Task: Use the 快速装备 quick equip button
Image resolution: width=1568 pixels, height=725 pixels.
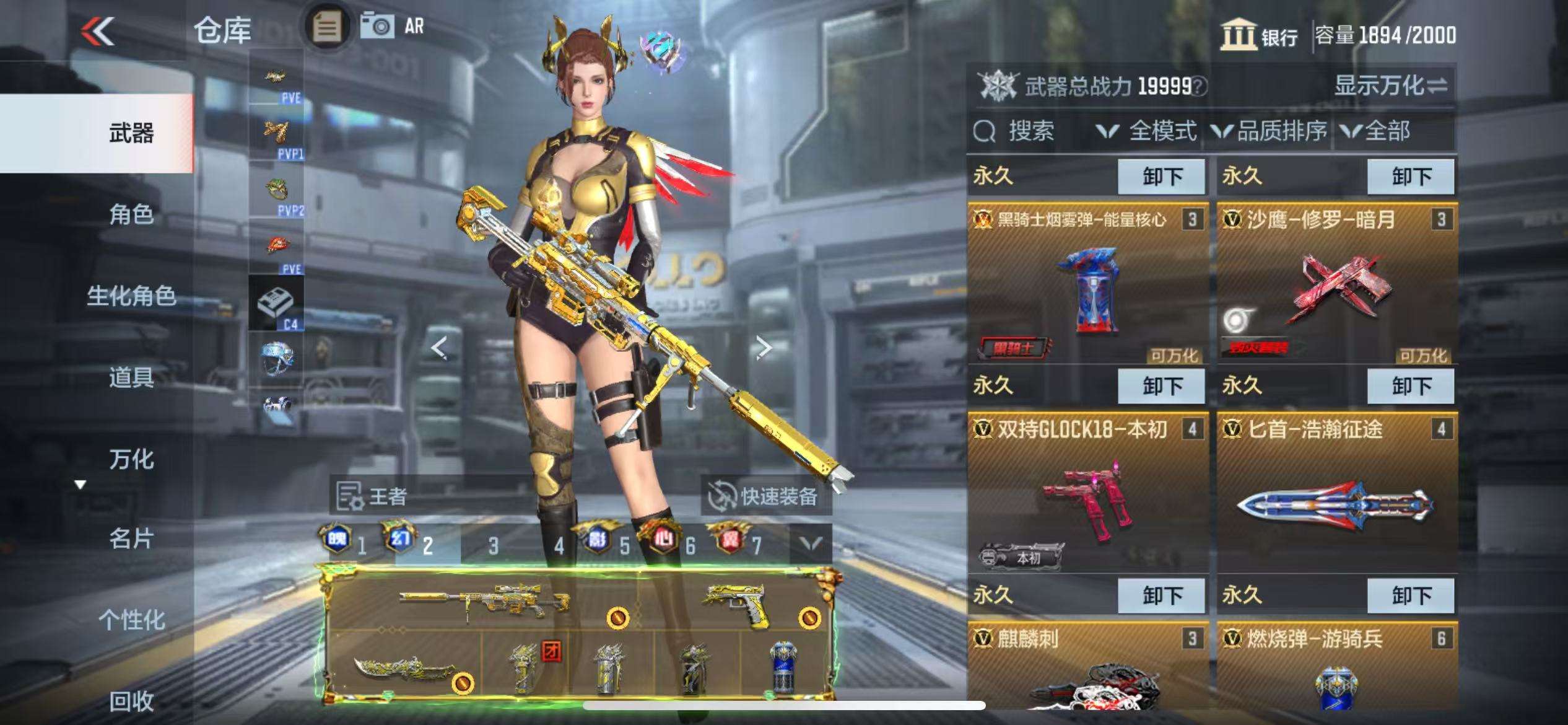Action: click(765, 496)
